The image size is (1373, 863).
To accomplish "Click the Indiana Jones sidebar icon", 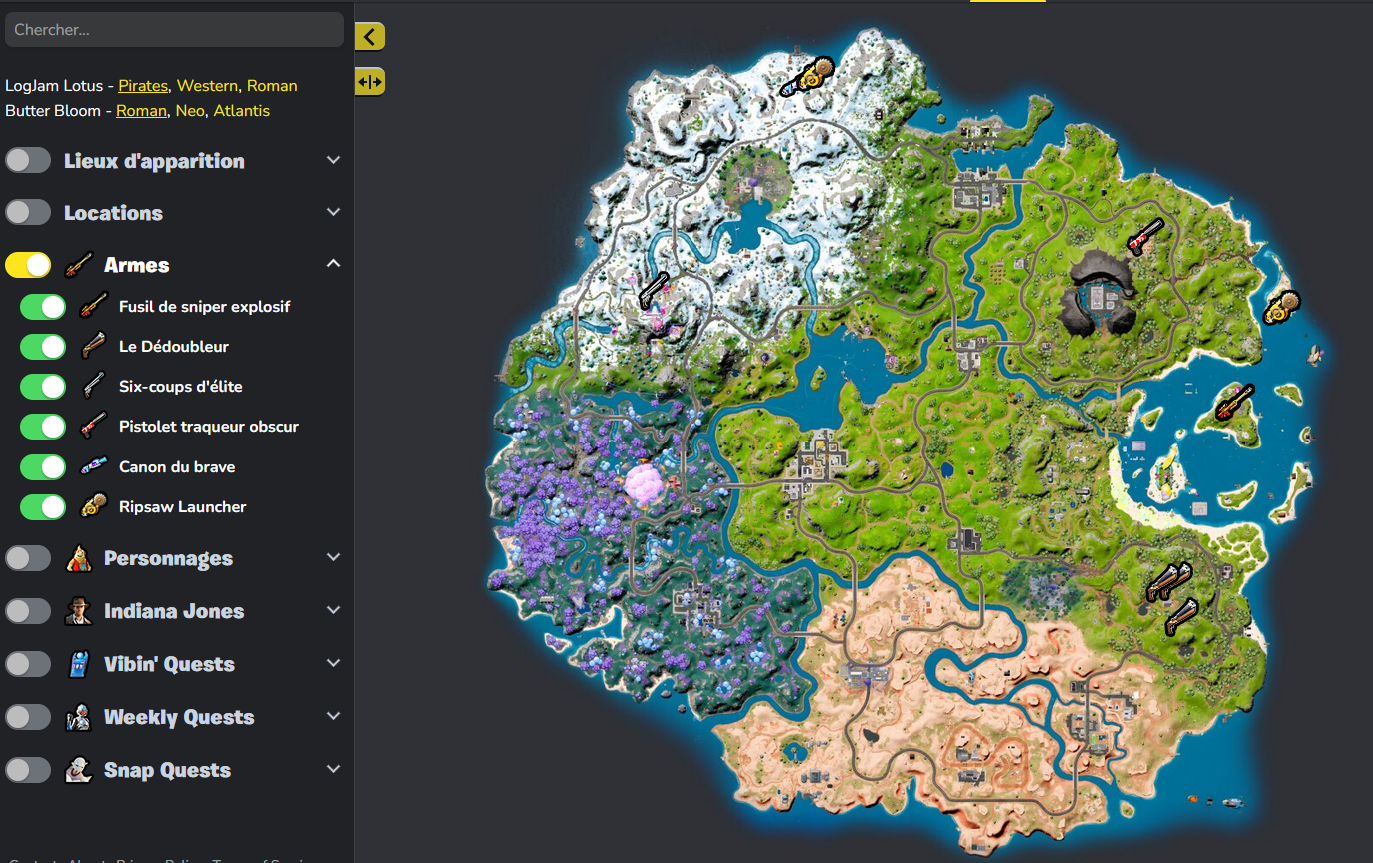I will point(78,610).
